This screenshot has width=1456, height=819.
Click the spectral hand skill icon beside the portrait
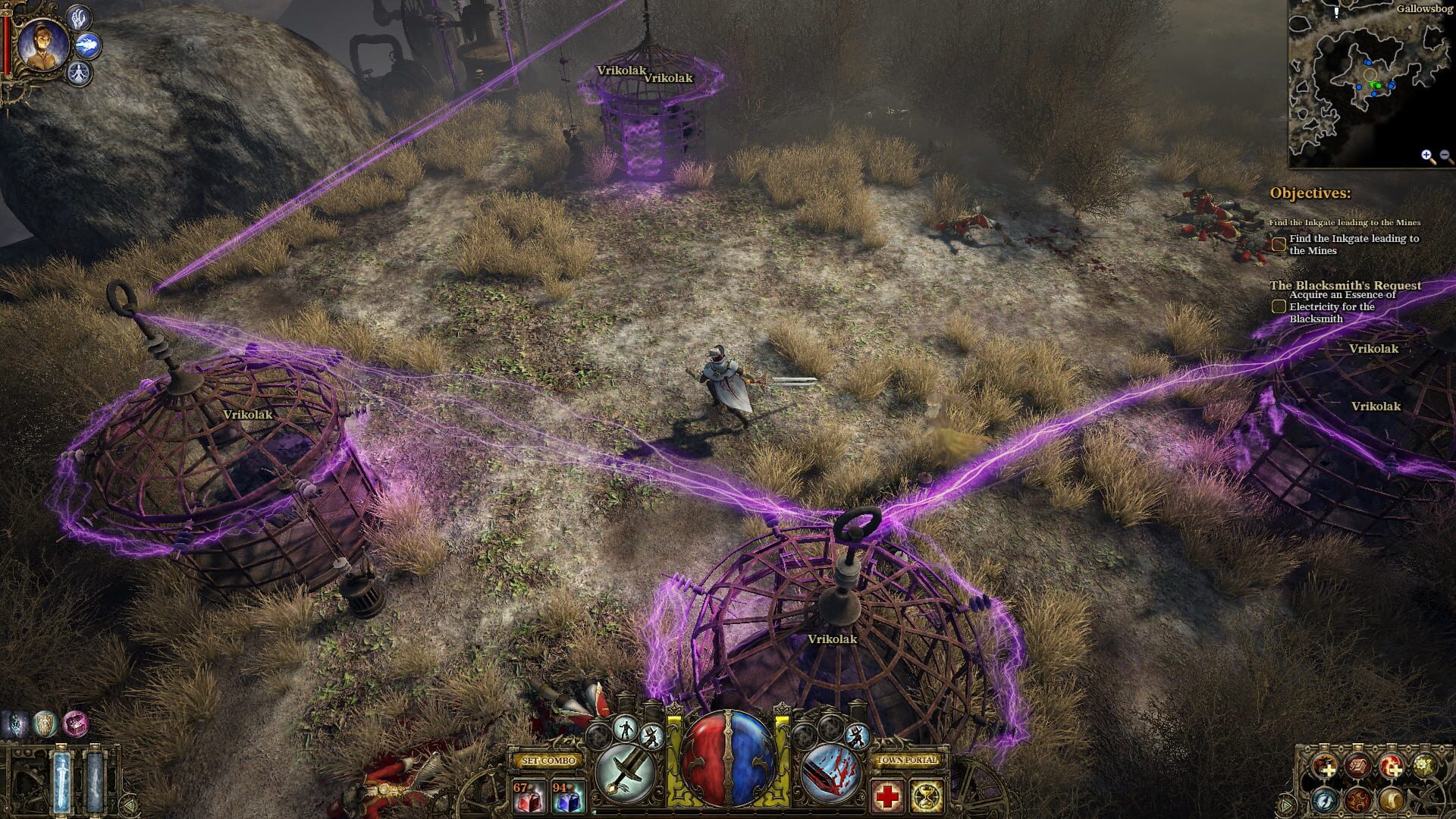80,20
